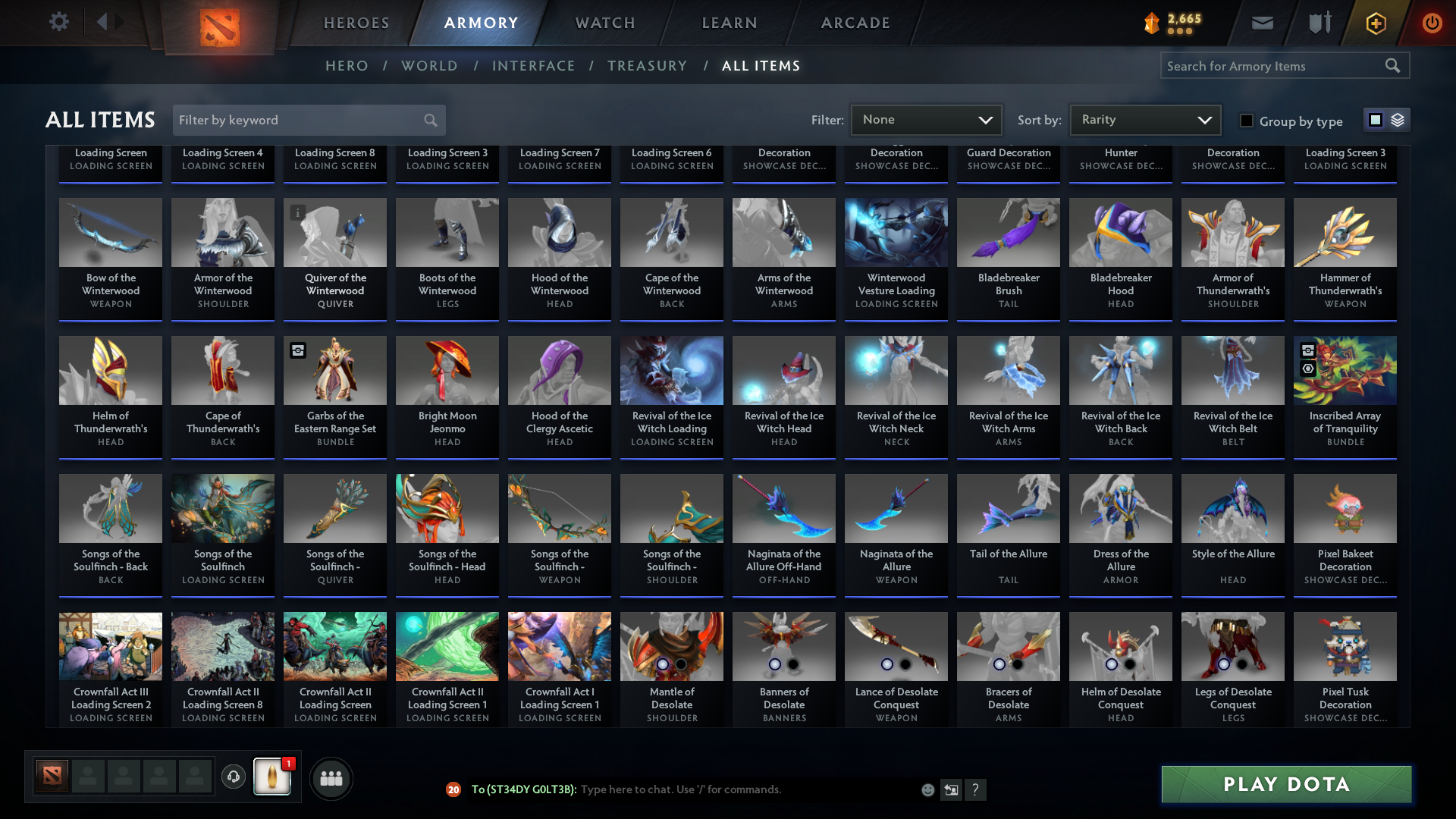The width and height of the screenshot is (1456, 819).
Task: Click the question mark chat help icon
Action: [976, 789]
